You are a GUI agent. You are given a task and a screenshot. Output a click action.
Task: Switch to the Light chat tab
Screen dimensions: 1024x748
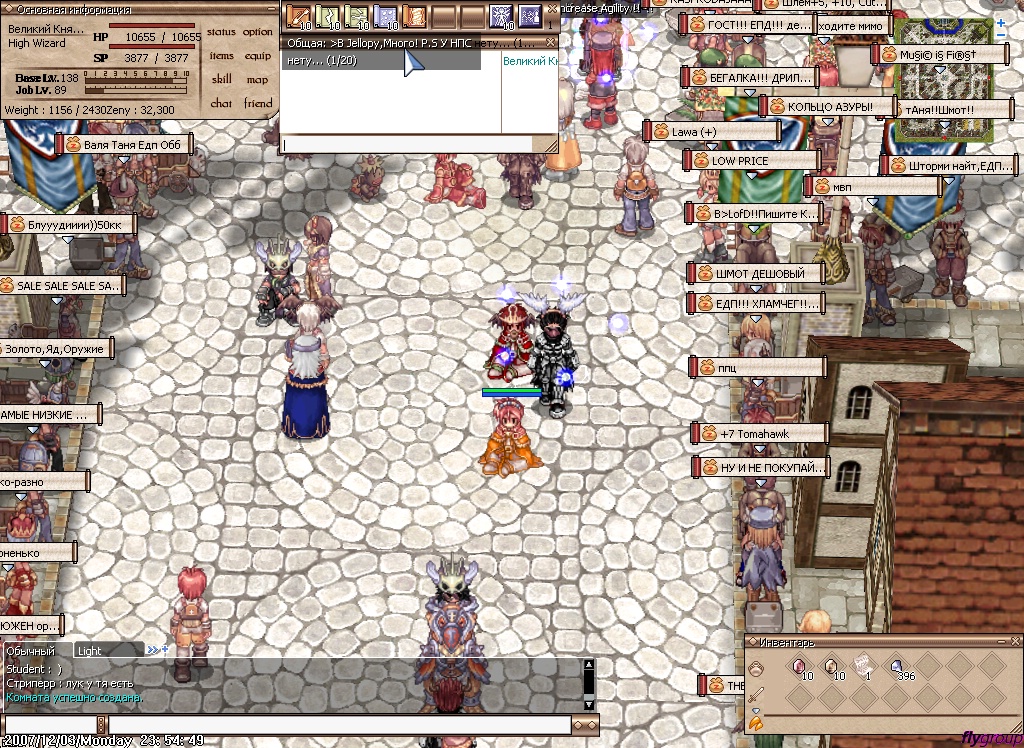90,651
